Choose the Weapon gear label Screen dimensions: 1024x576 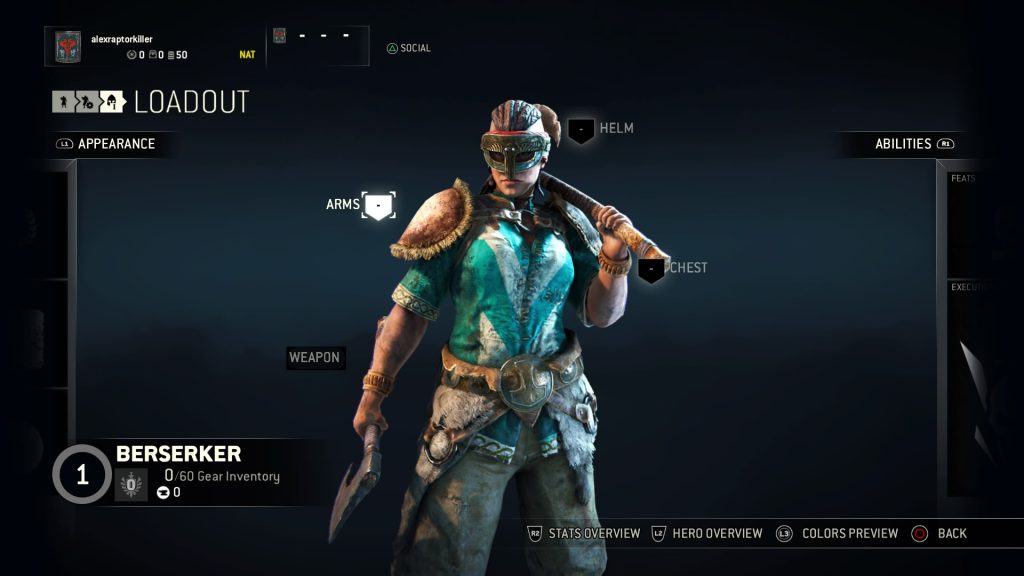[x=315, y=358]
